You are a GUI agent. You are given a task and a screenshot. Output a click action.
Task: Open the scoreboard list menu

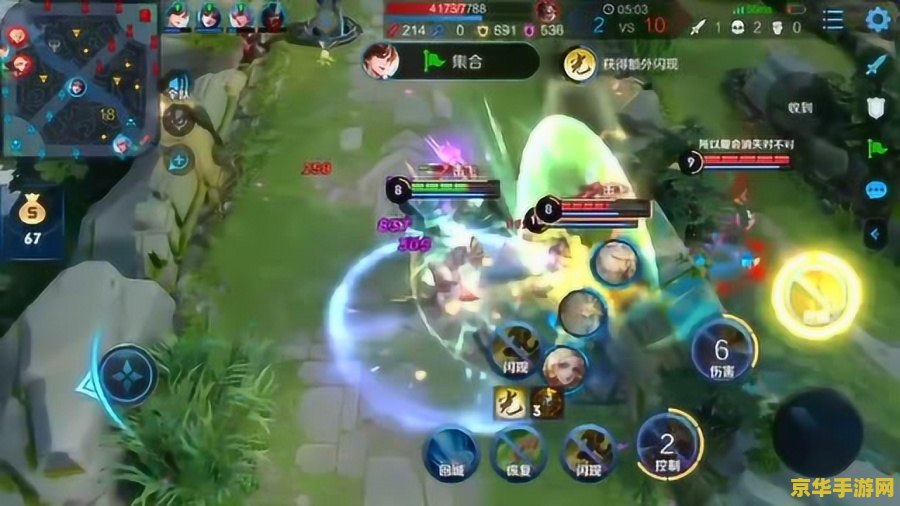point(833,19)
